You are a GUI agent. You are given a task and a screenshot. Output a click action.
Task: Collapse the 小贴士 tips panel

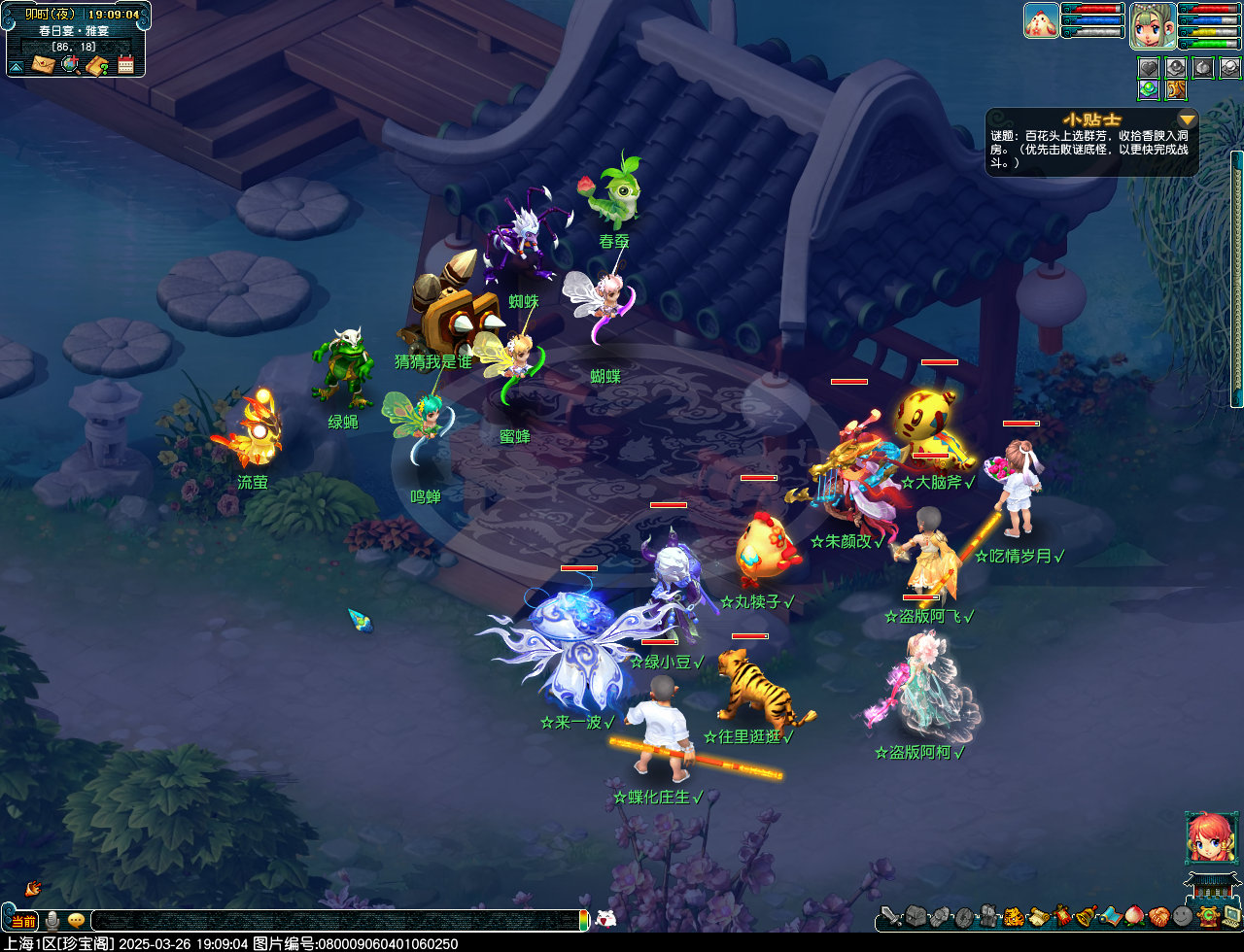tap(1187, 119)
